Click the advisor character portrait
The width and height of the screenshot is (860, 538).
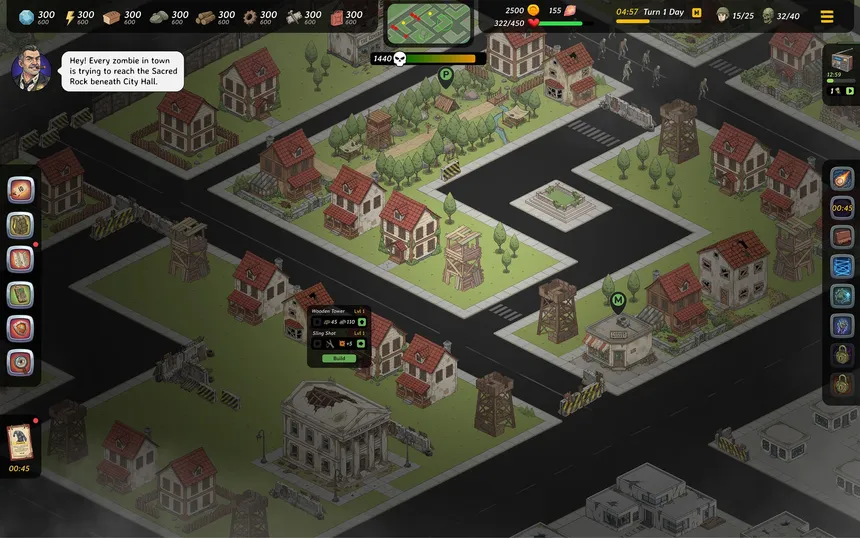[30, 70]
